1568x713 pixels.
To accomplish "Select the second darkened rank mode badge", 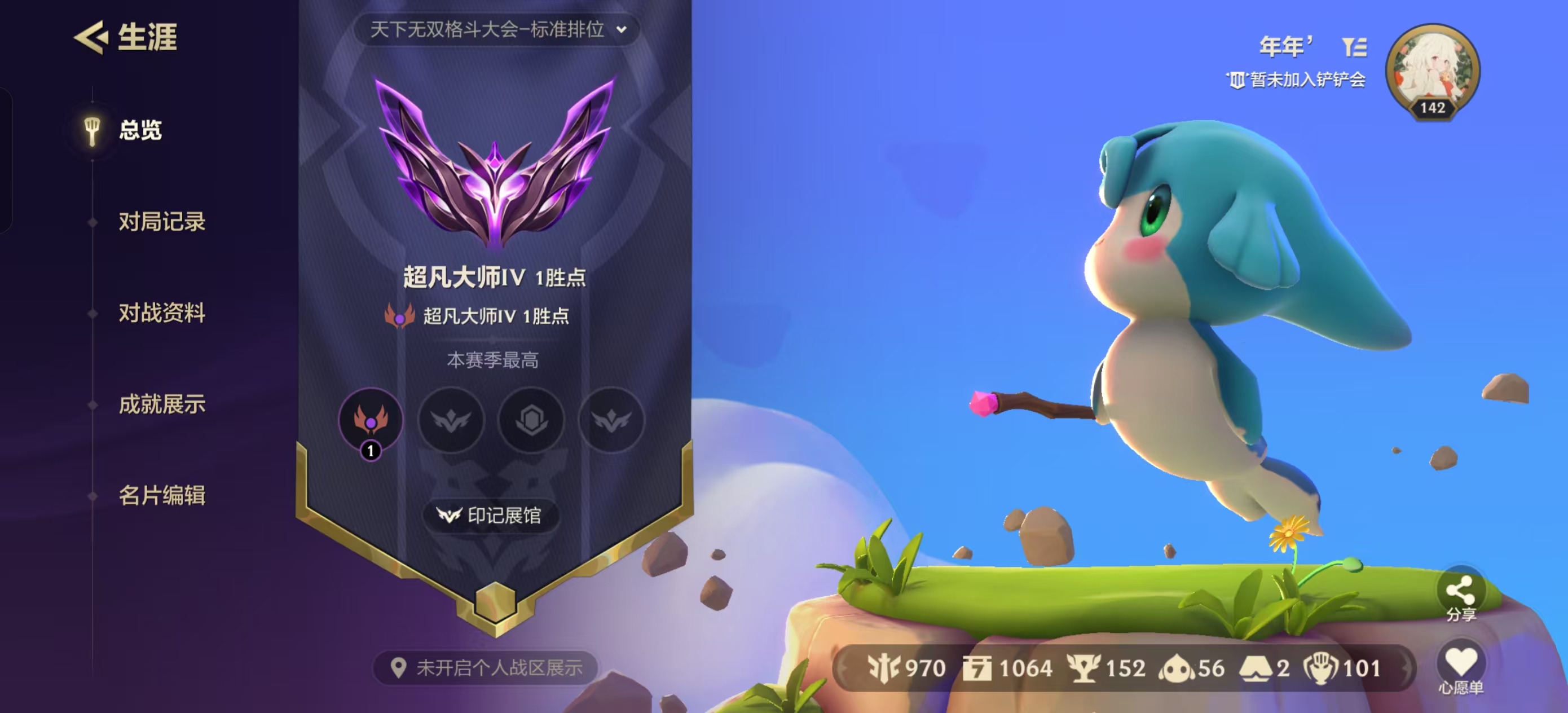I will (451, 421).
